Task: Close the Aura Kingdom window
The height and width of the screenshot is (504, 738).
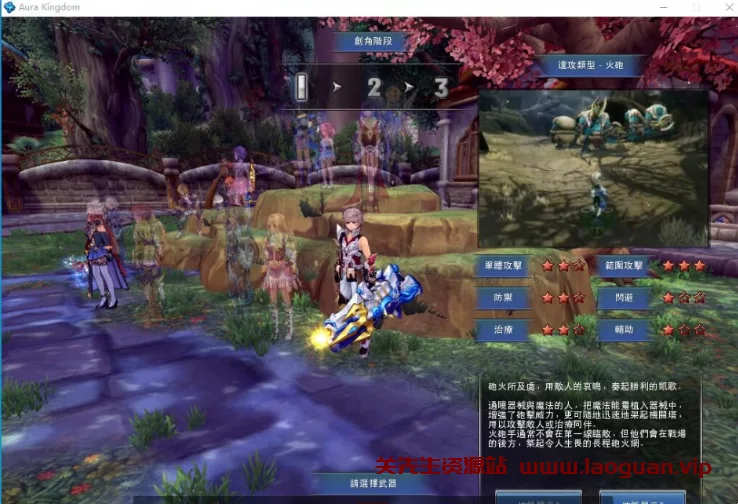Action: 723,7
